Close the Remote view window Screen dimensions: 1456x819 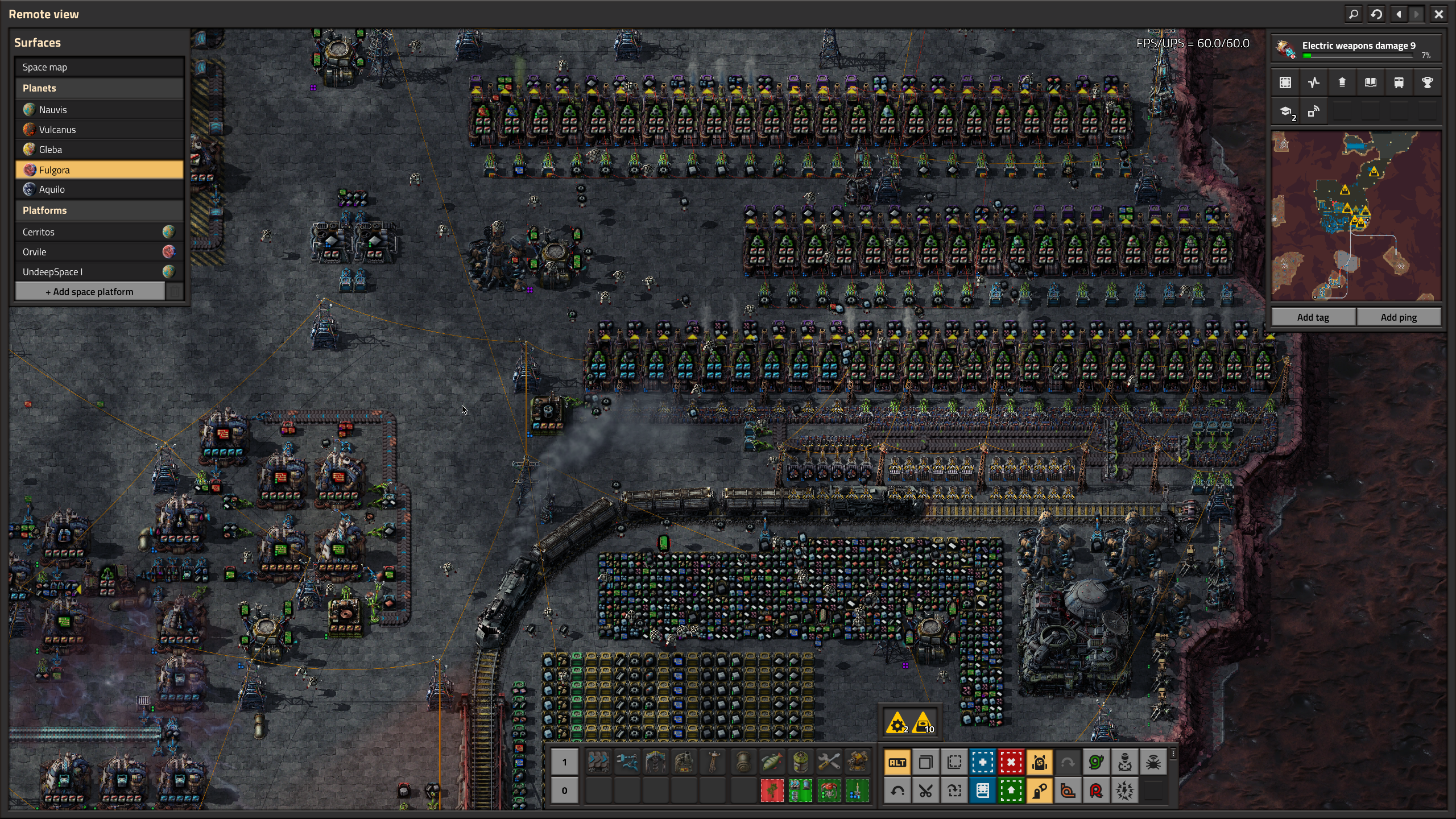pos(1438,14)
